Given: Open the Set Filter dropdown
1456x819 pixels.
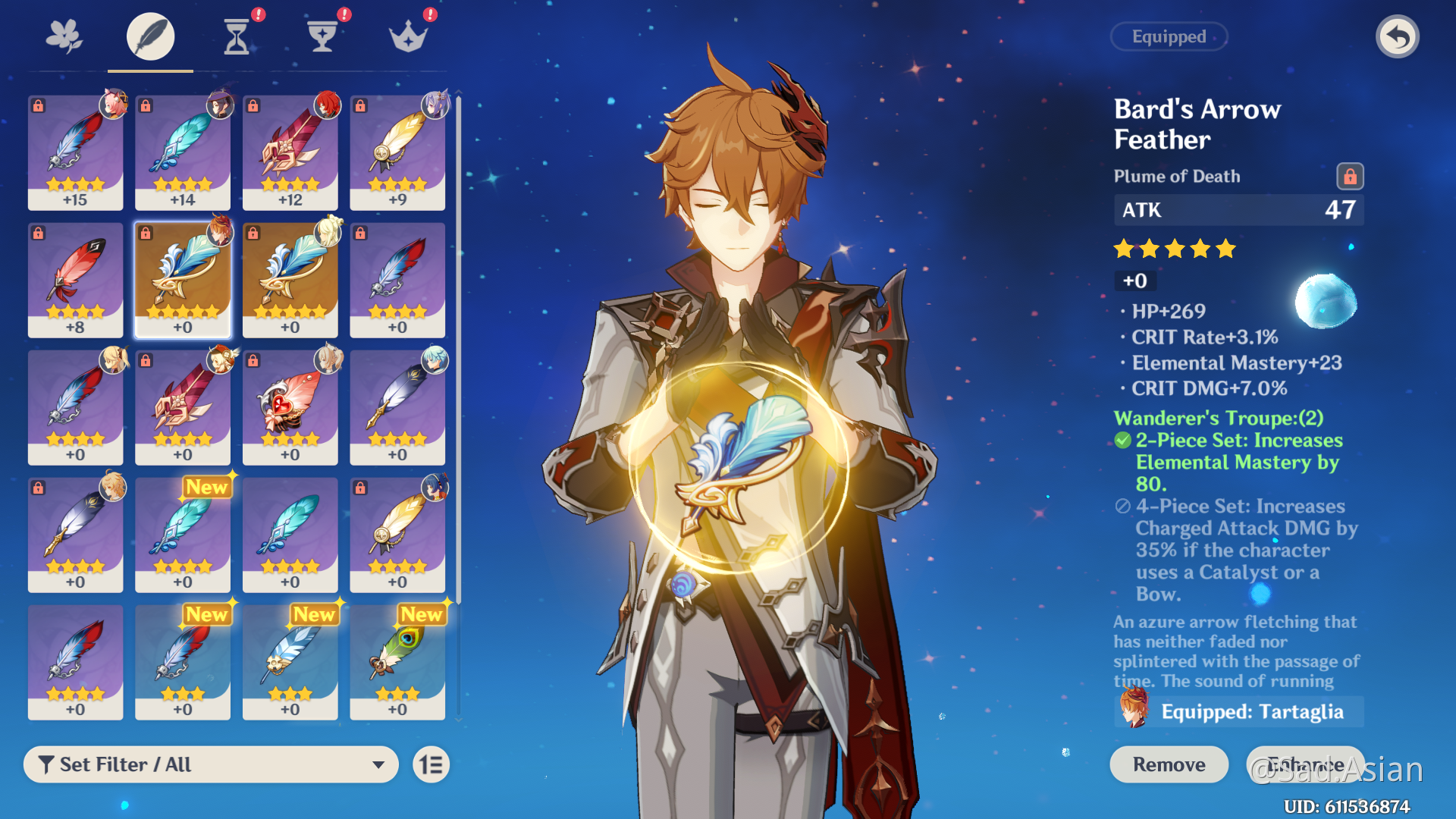Looking at the screenshot, I should (x=211, y=764).
